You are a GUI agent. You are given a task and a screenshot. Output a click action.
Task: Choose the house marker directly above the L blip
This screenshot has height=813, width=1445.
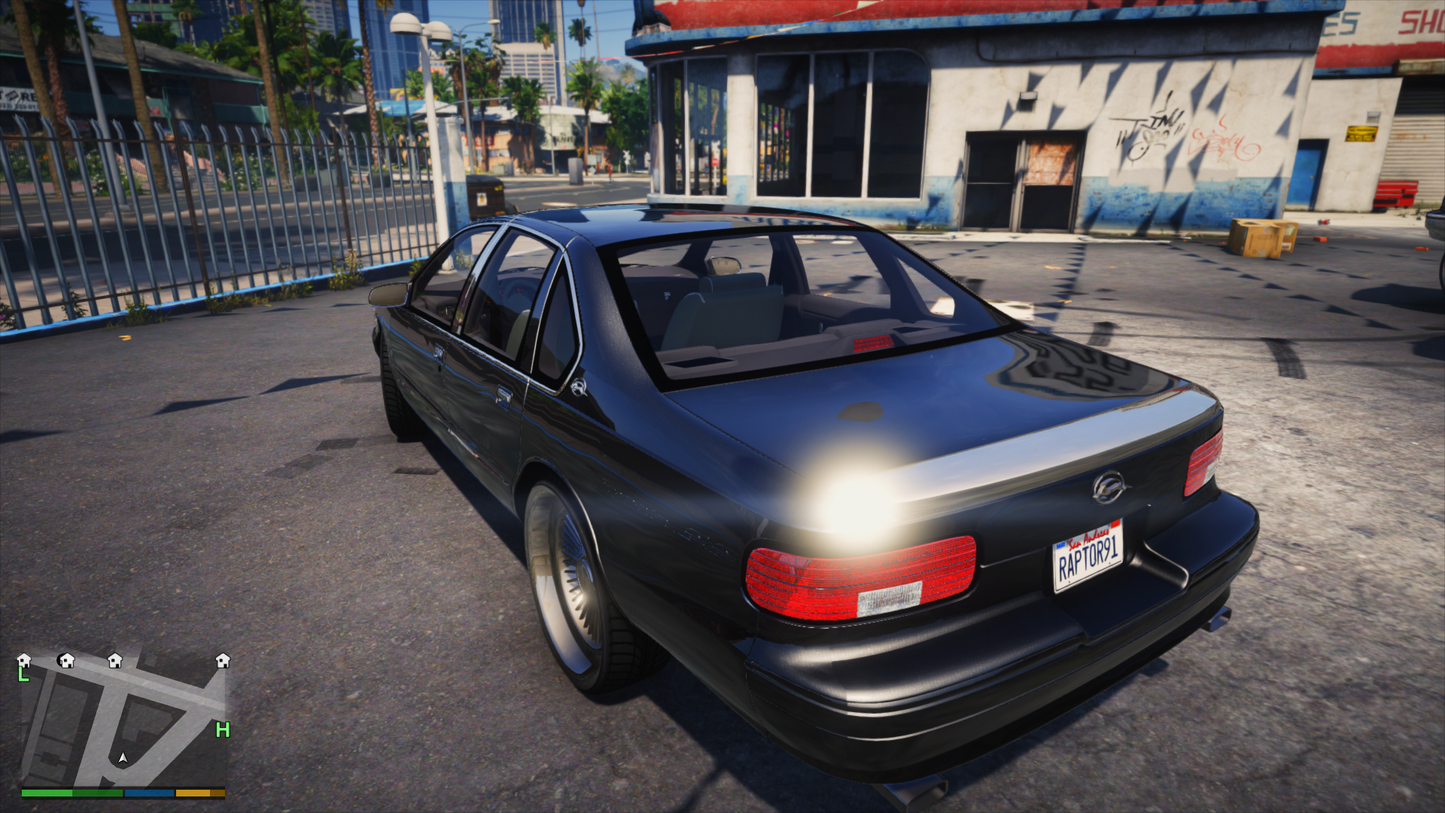[24, 660]
